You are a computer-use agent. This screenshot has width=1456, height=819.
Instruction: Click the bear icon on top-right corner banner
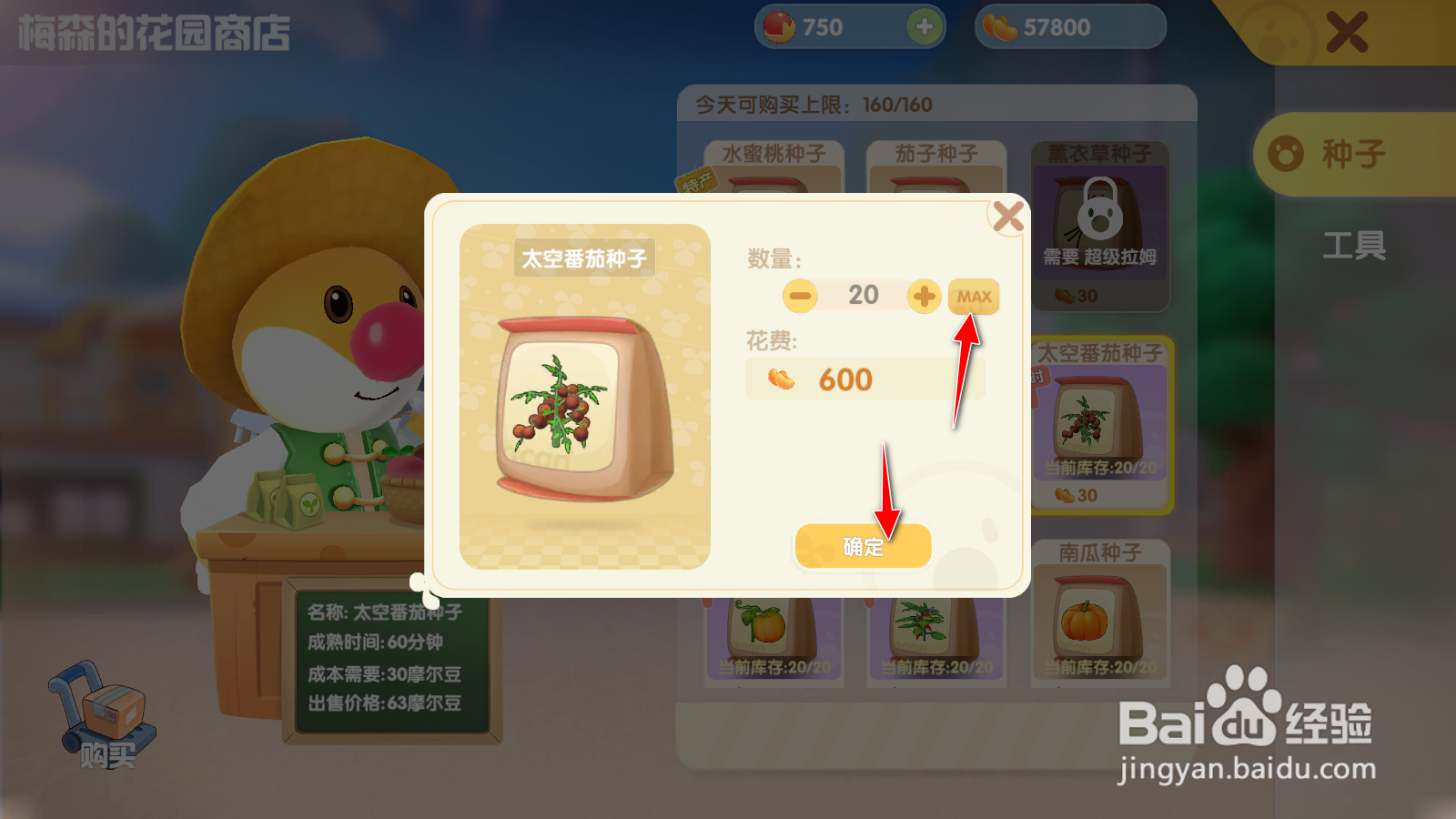(1278, 33)
